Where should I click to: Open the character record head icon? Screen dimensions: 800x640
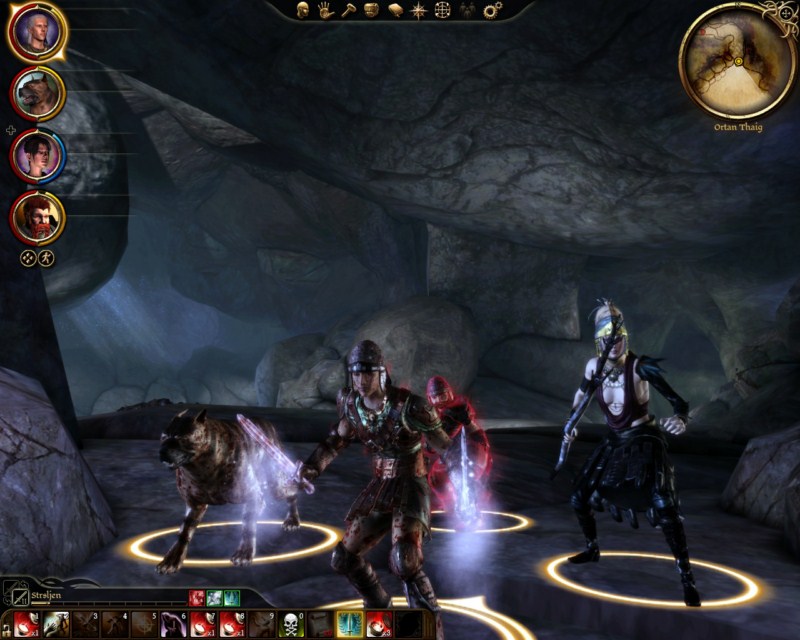301,10
